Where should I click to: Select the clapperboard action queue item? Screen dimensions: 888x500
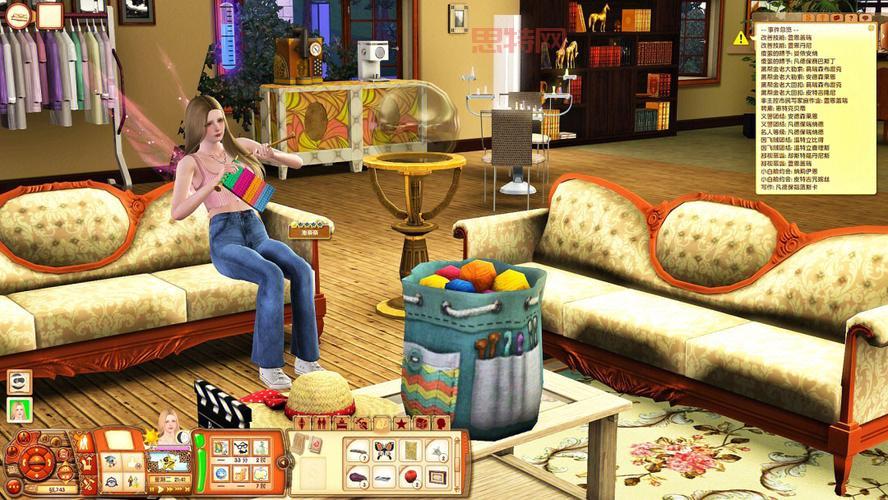click(221, 406)
